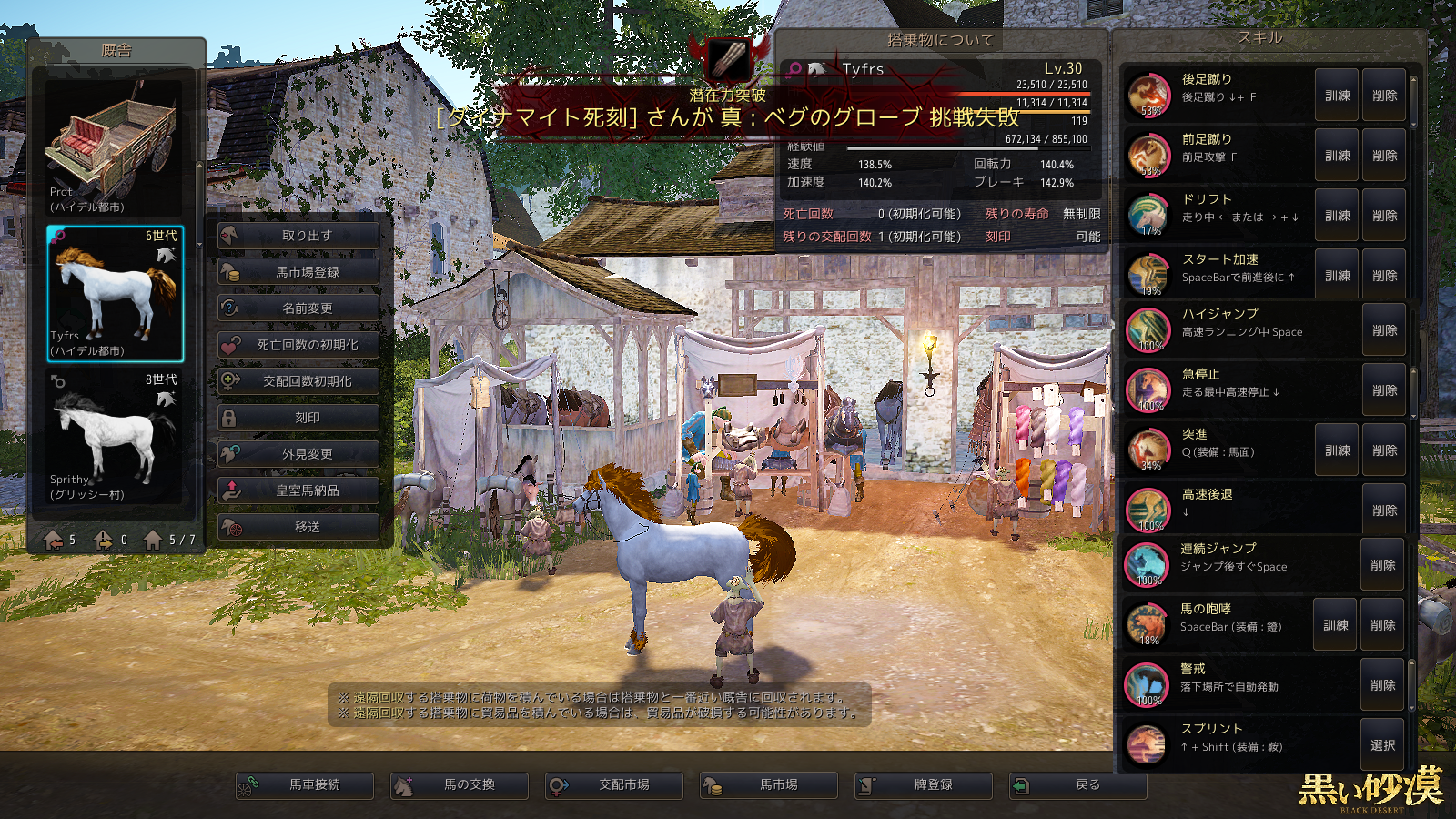Click the 移送 transport button

click(x=298, y=527)
